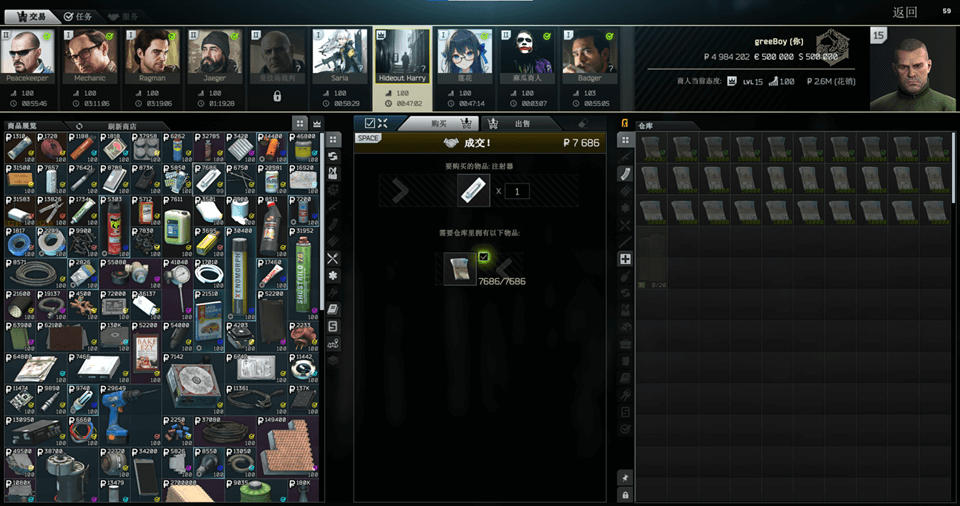Click the padlock icon below the stash tabs
Image resolution: width=960 pixels, height=506 pixels.
pos(625,495)
